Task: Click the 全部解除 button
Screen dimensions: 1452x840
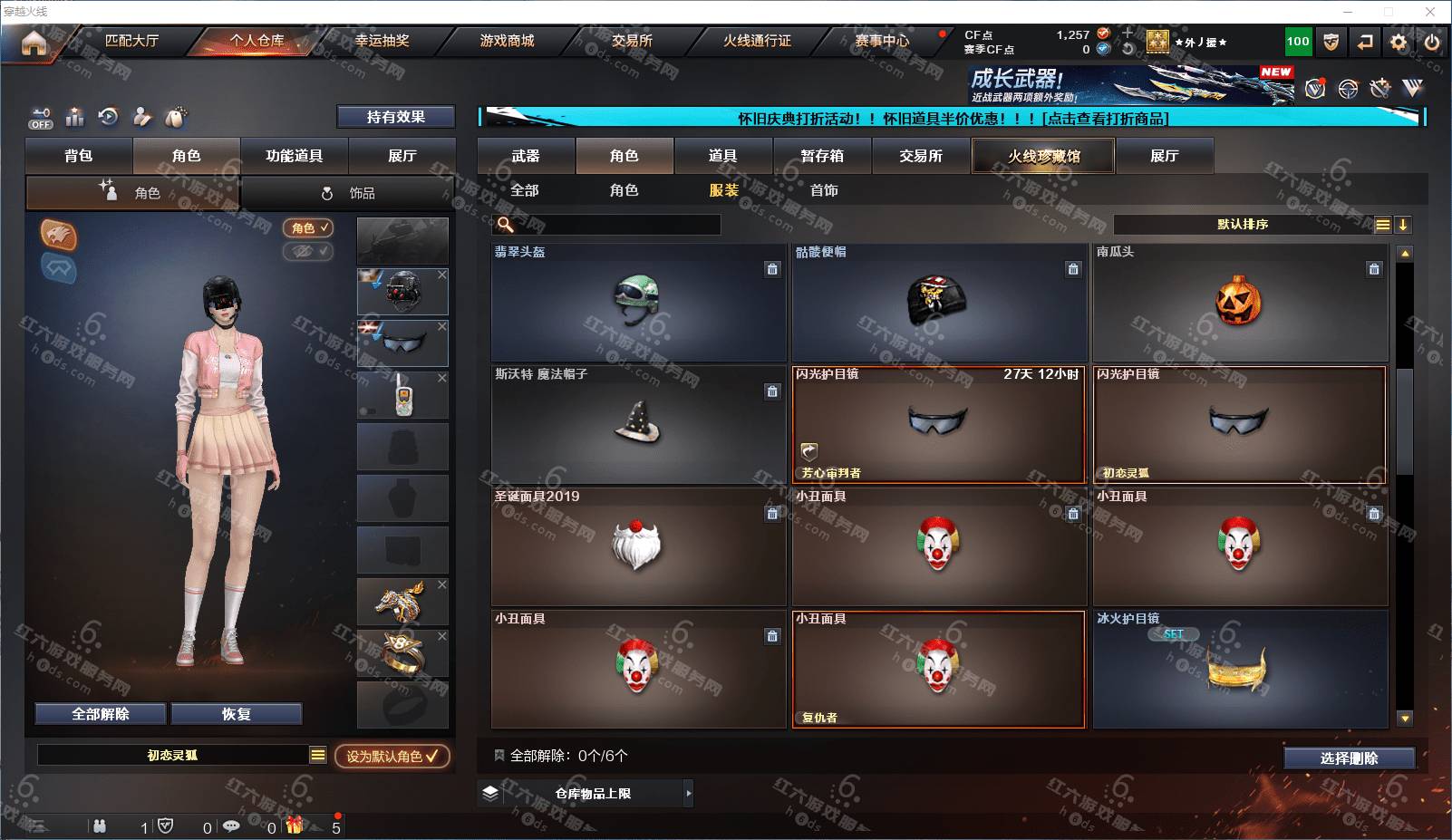Action: (x=101, y=714)
